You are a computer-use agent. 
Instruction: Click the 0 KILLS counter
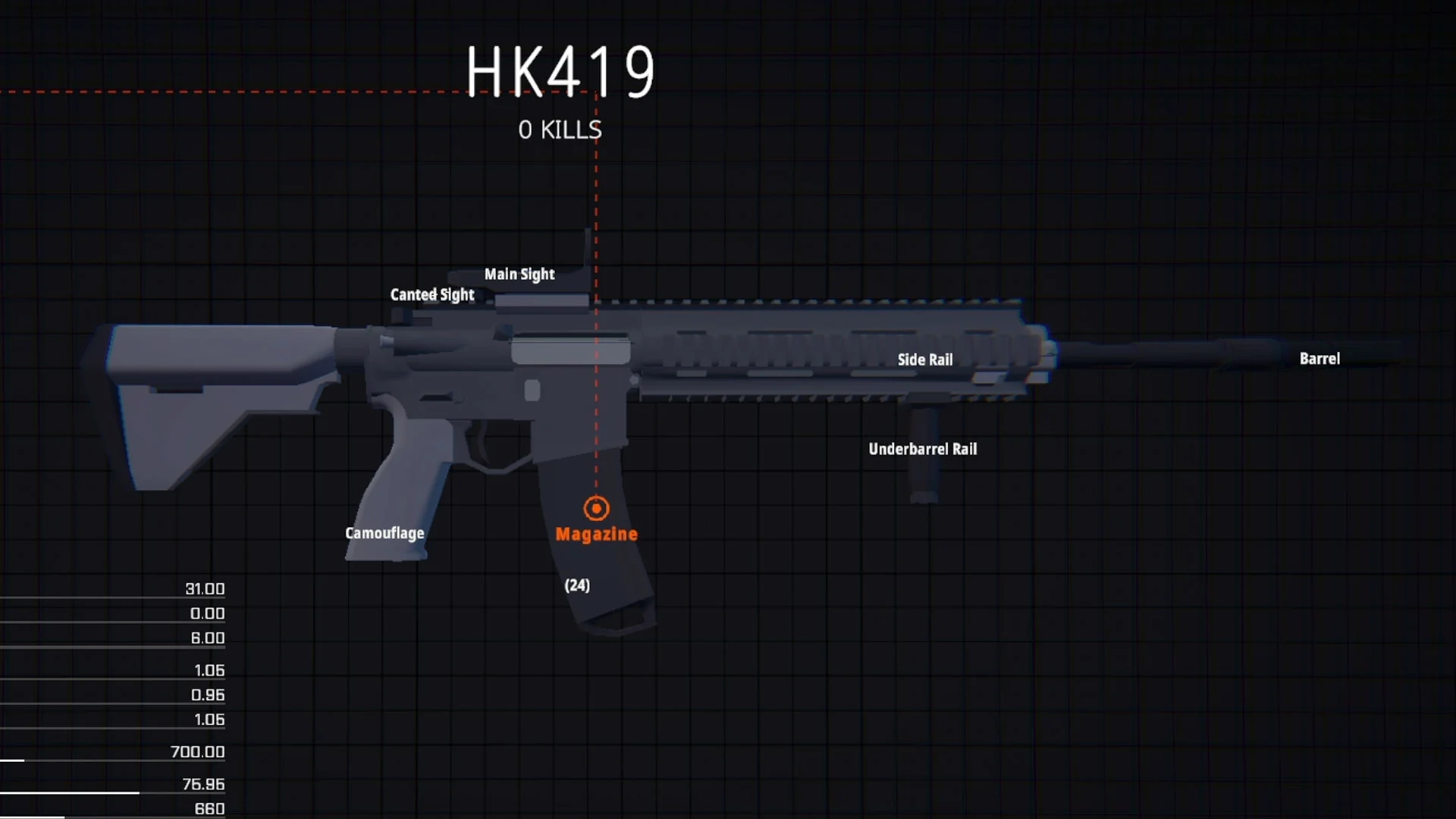(x=559, y=130)
